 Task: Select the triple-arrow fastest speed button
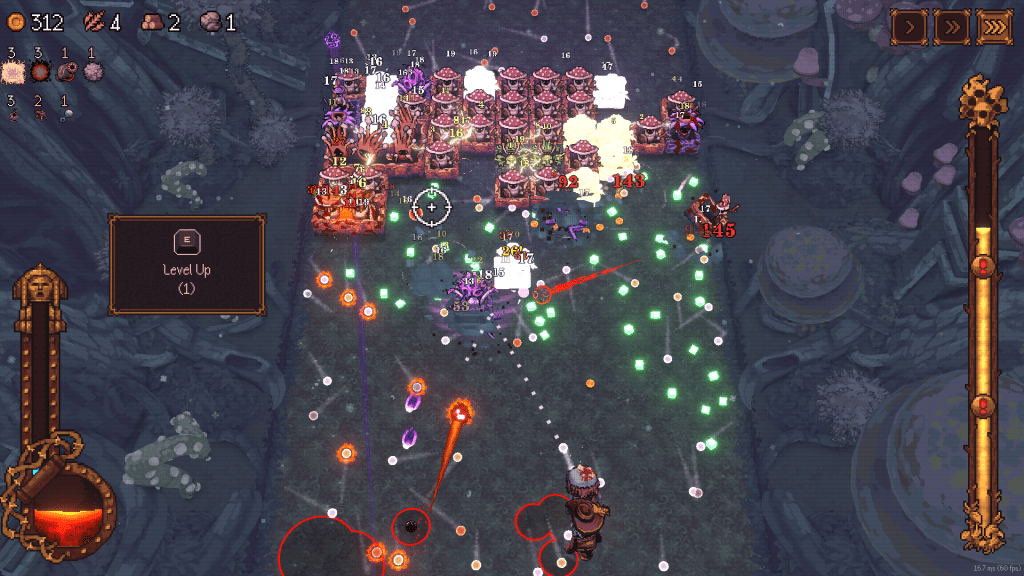(994, 26)
